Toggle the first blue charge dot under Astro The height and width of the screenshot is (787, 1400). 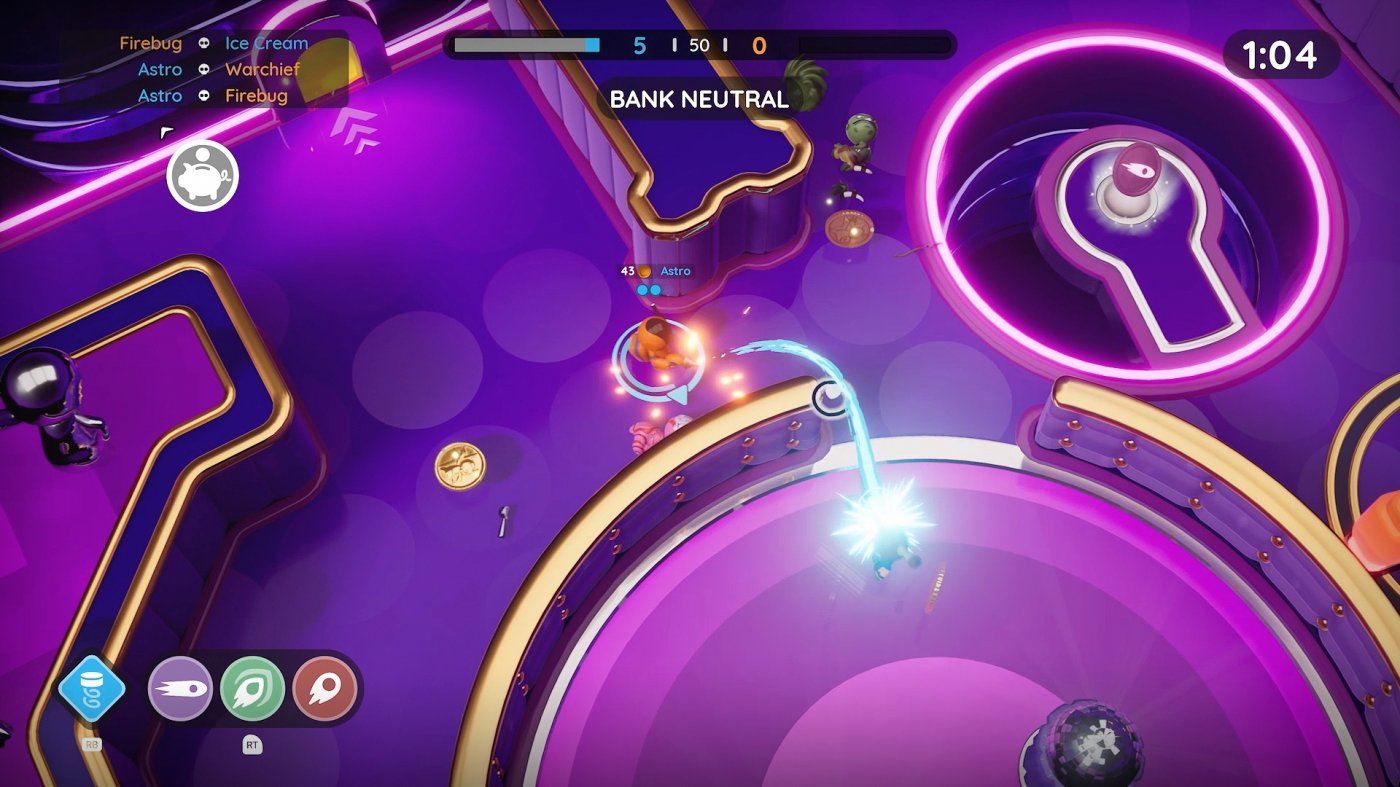pyautogui.click(x=643, y=287)
